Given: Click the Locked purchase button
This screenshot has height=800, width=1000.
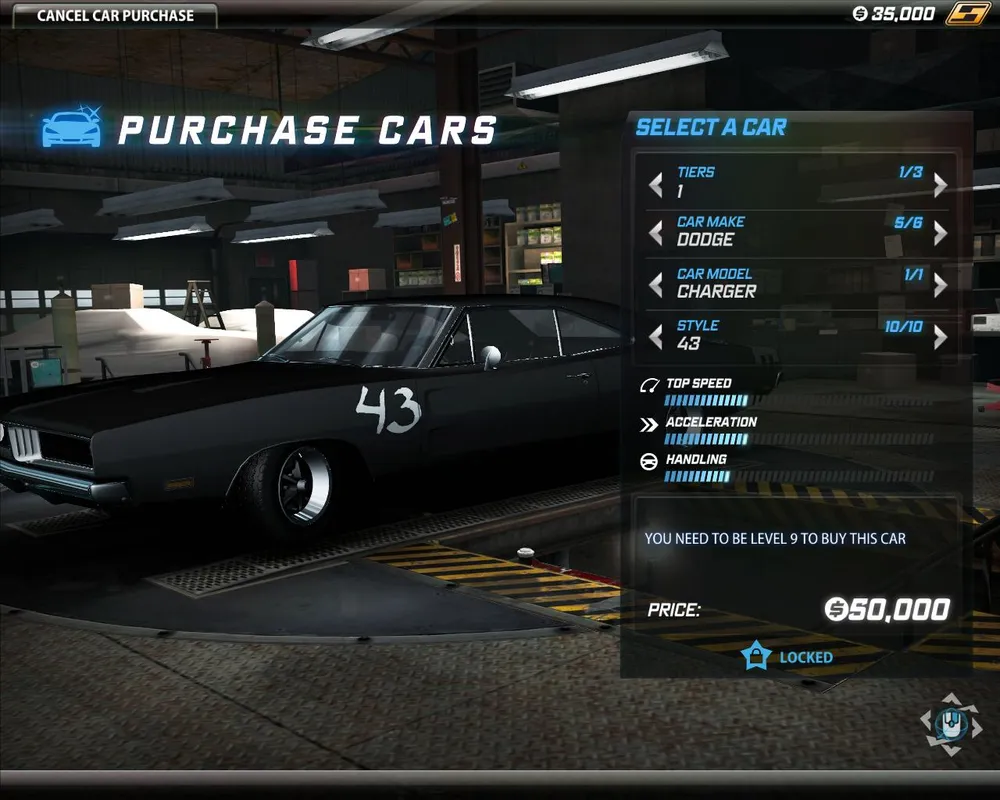Looking at the screenshot, I should click(788, 657).
